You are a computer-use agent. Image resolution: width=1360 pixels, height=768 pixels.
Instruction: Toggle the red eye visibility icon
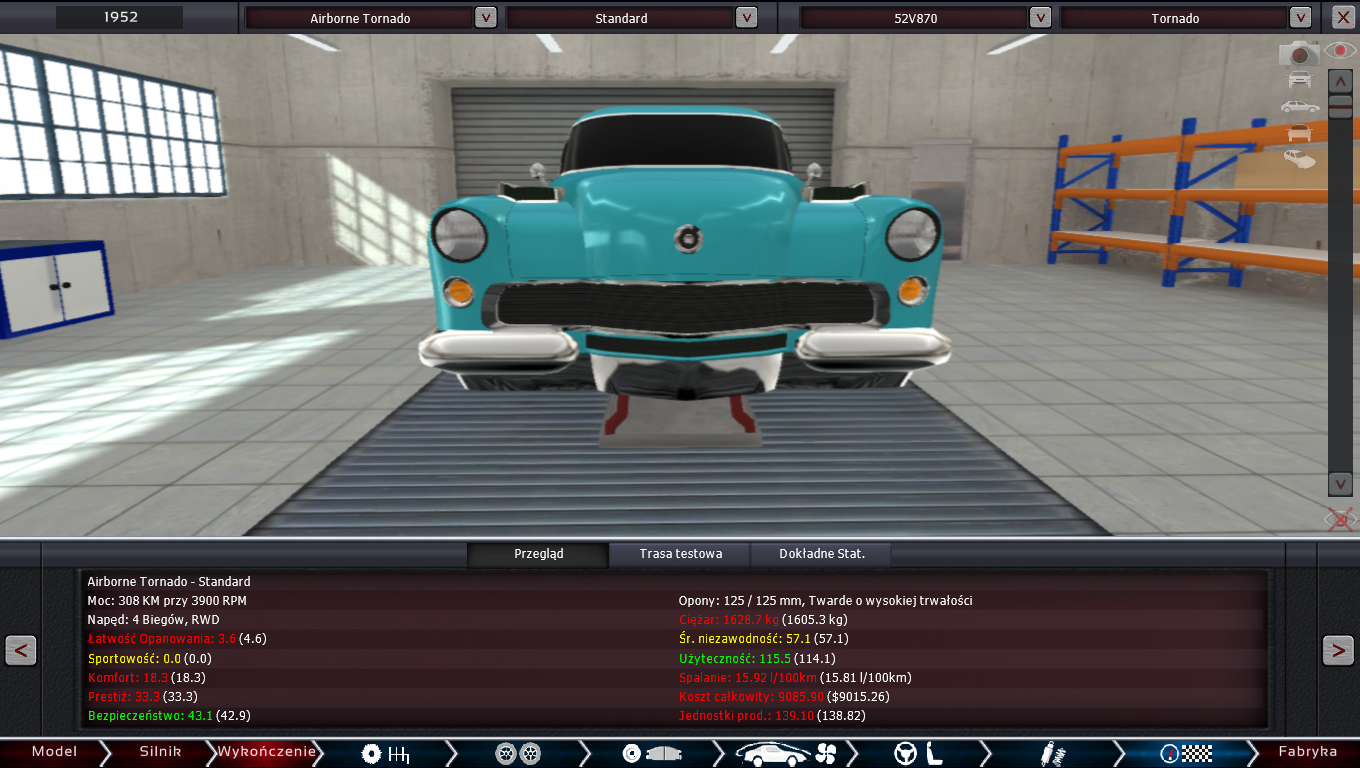[1339, 51]
